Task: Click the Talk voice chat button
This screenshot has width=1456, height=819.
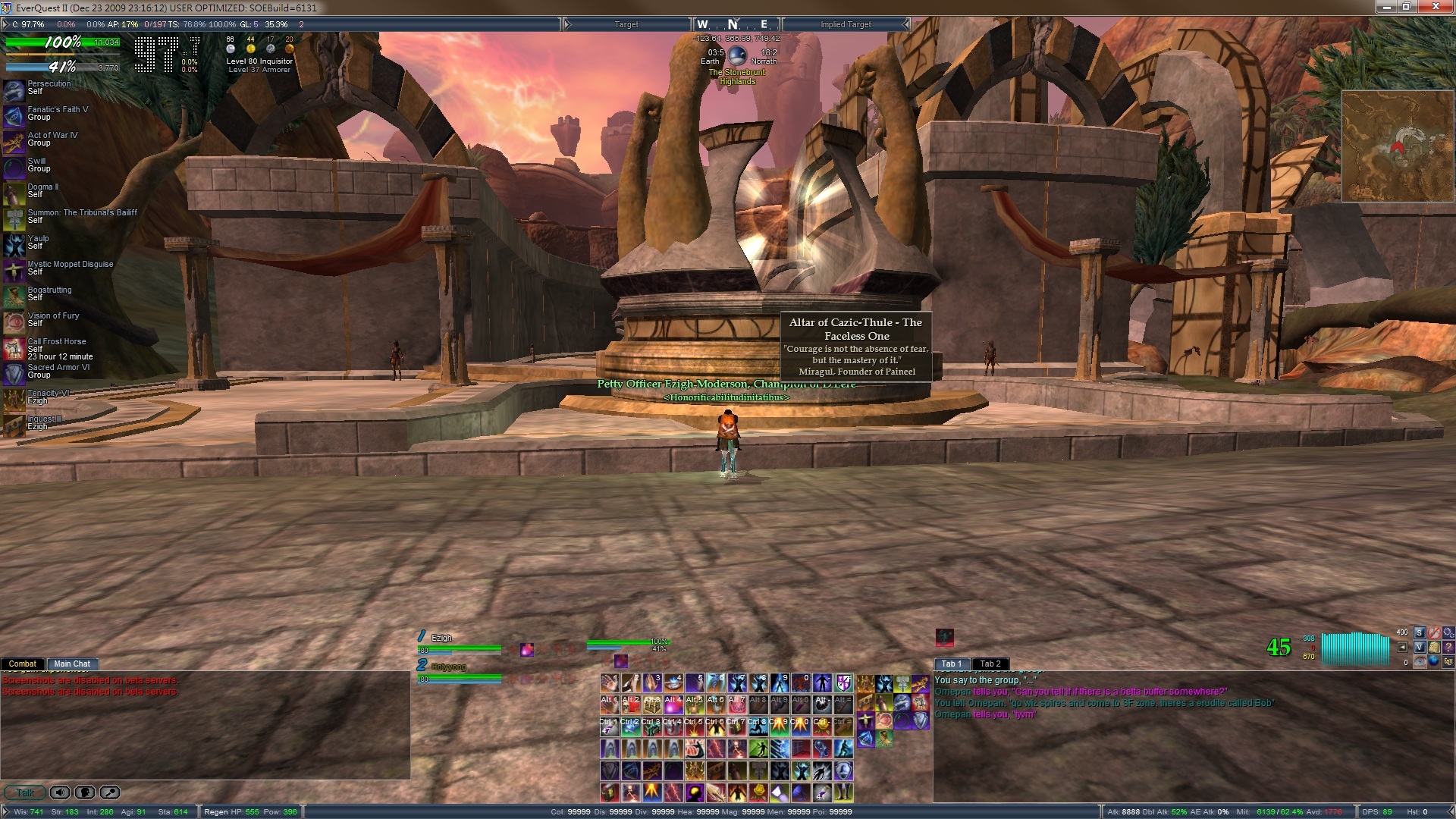Action: 25,792
